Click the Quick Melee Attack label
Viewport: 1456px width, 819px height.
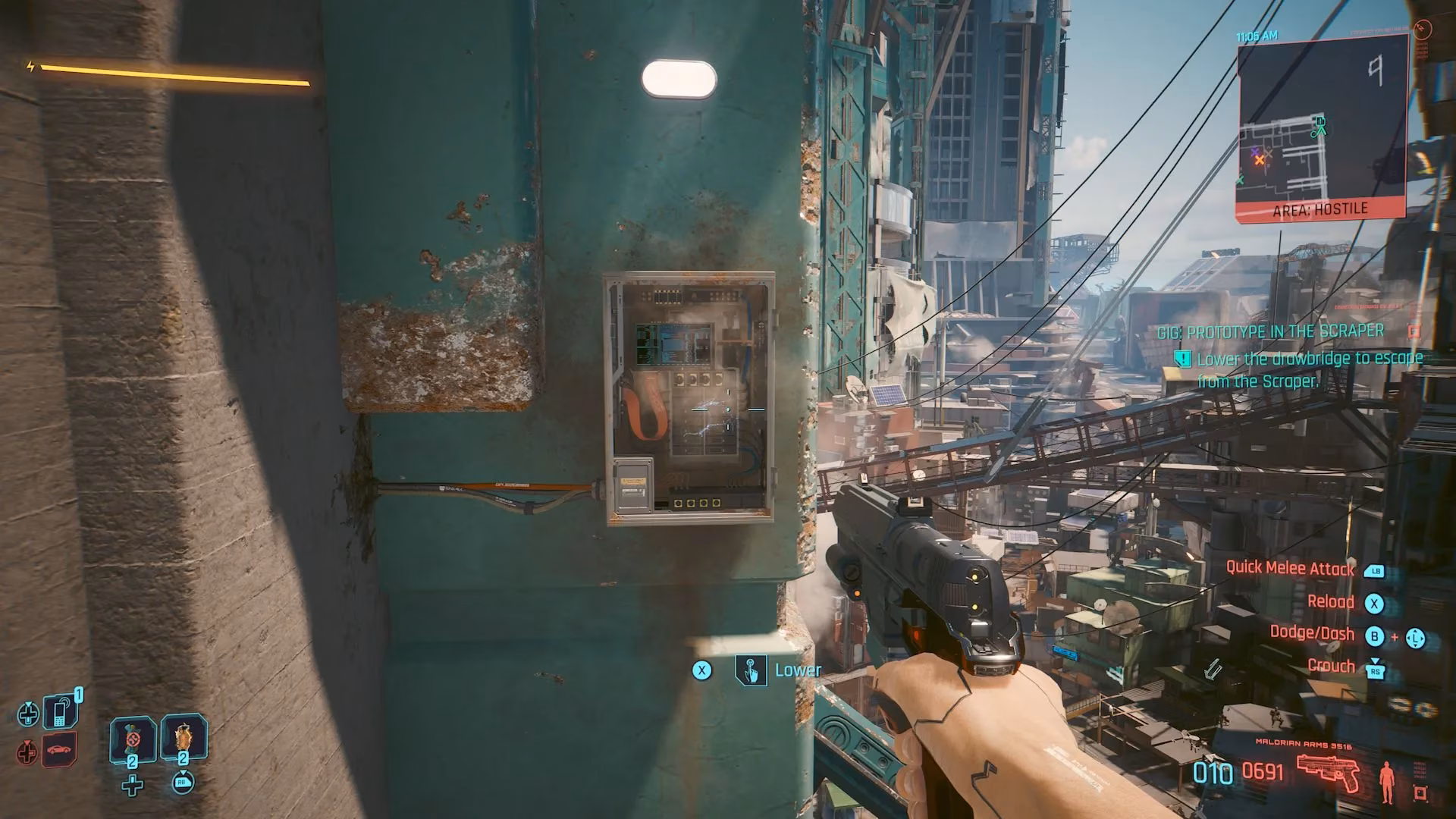click(x=1289, y=568)
